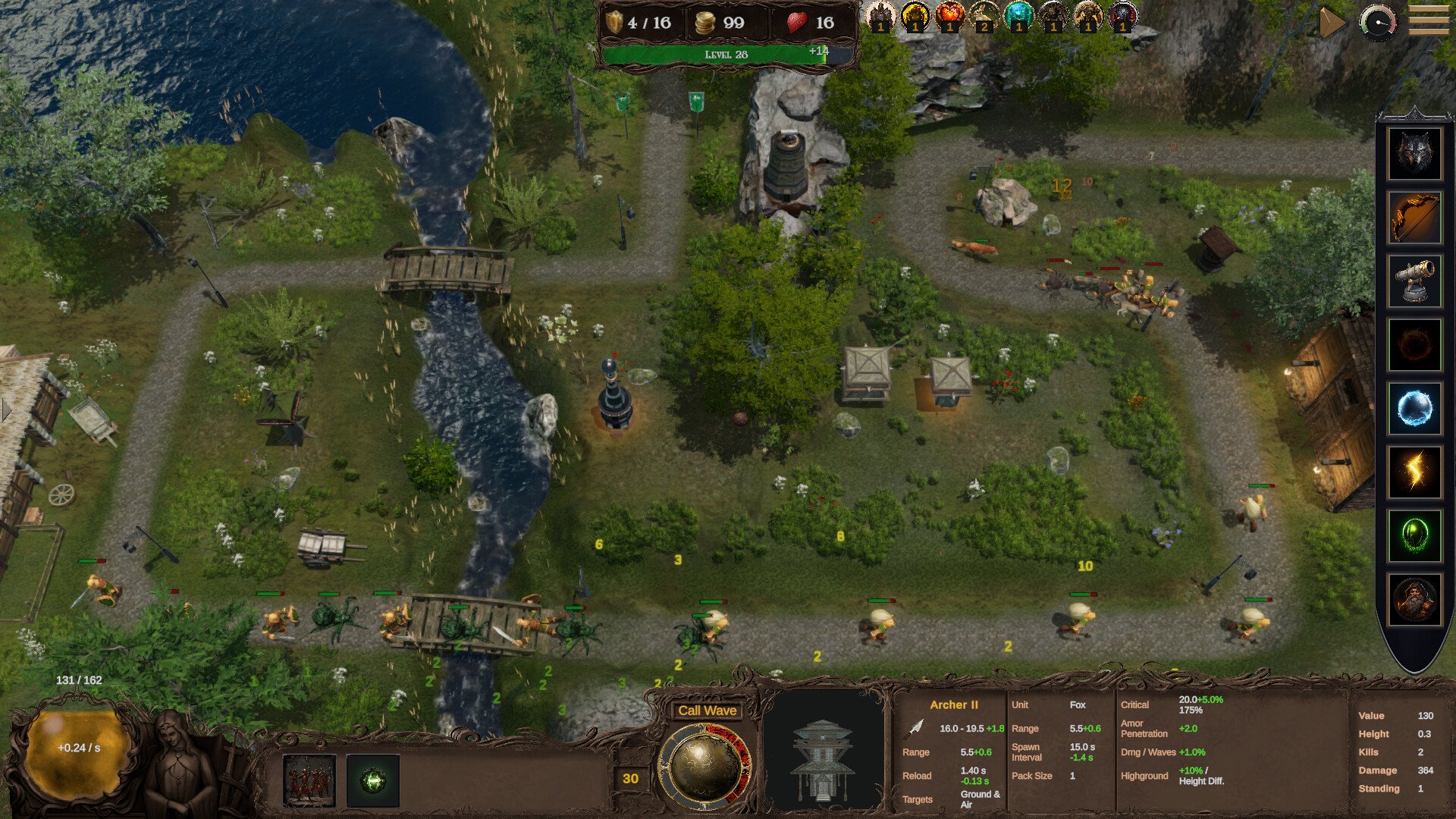Select the flaming bow tower icon
The width and height of the screenshot is (1456, 819).
point(1414,218)
